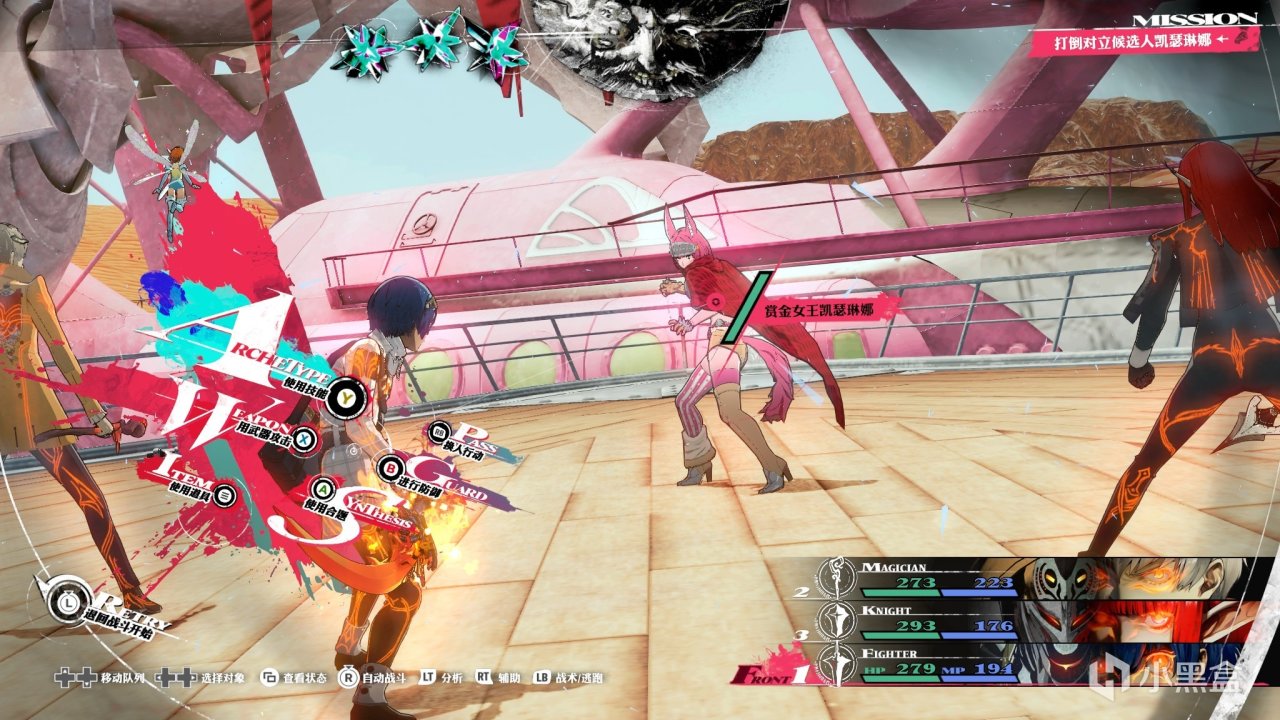Choose the Synthesis command
This screenshot has width=1280, height=720.
pos(323,489)
